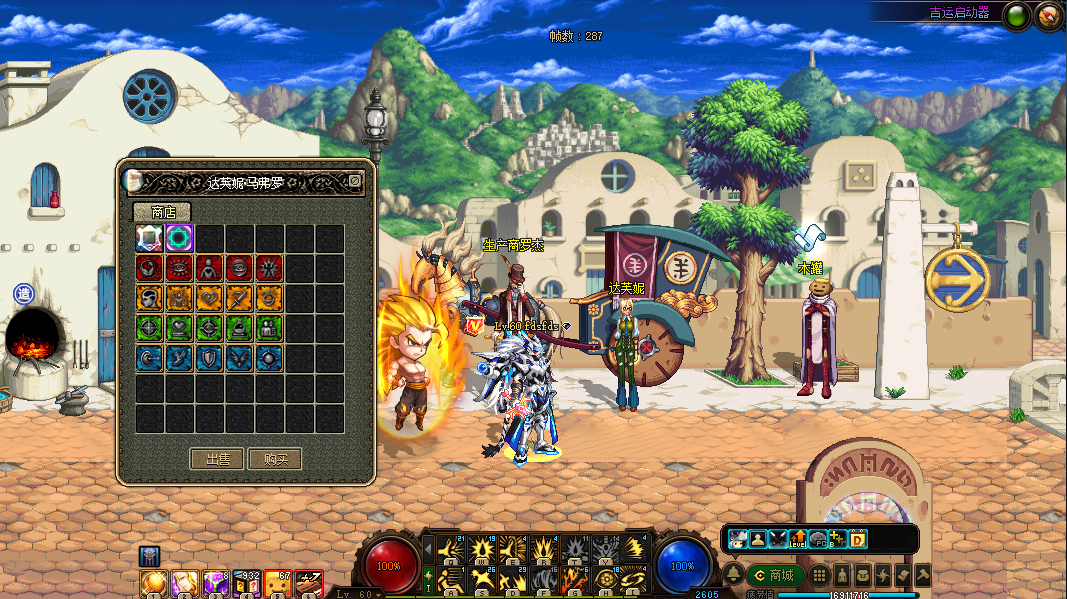Close the 达芙妮·马弗罗 shop window

[354, 181]
